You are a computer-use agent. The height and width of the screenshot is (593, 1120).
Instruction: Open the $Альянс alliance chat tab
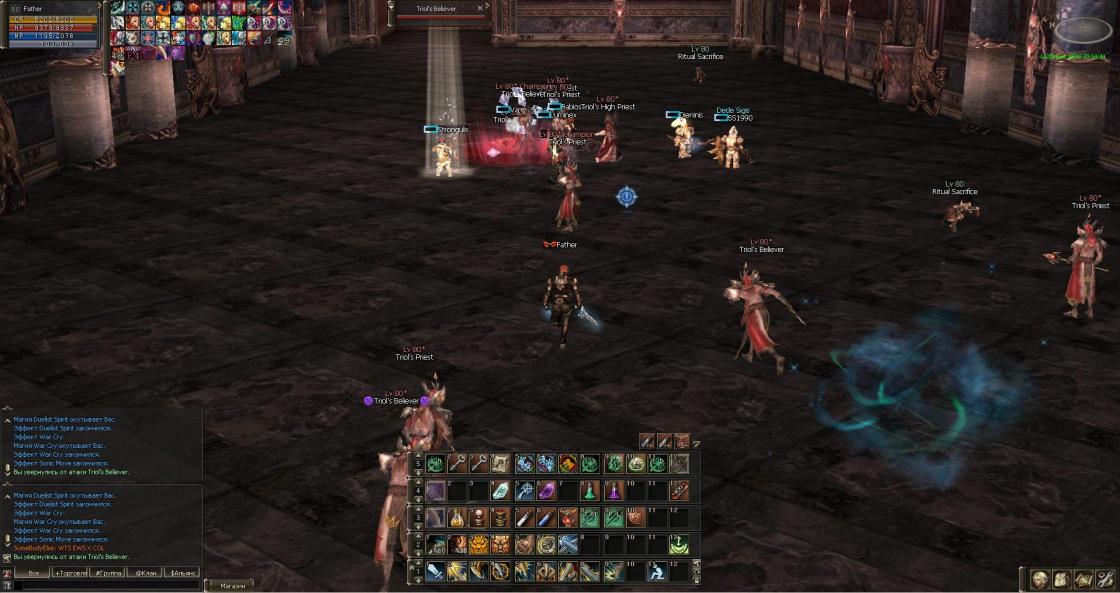pos(182,573)
